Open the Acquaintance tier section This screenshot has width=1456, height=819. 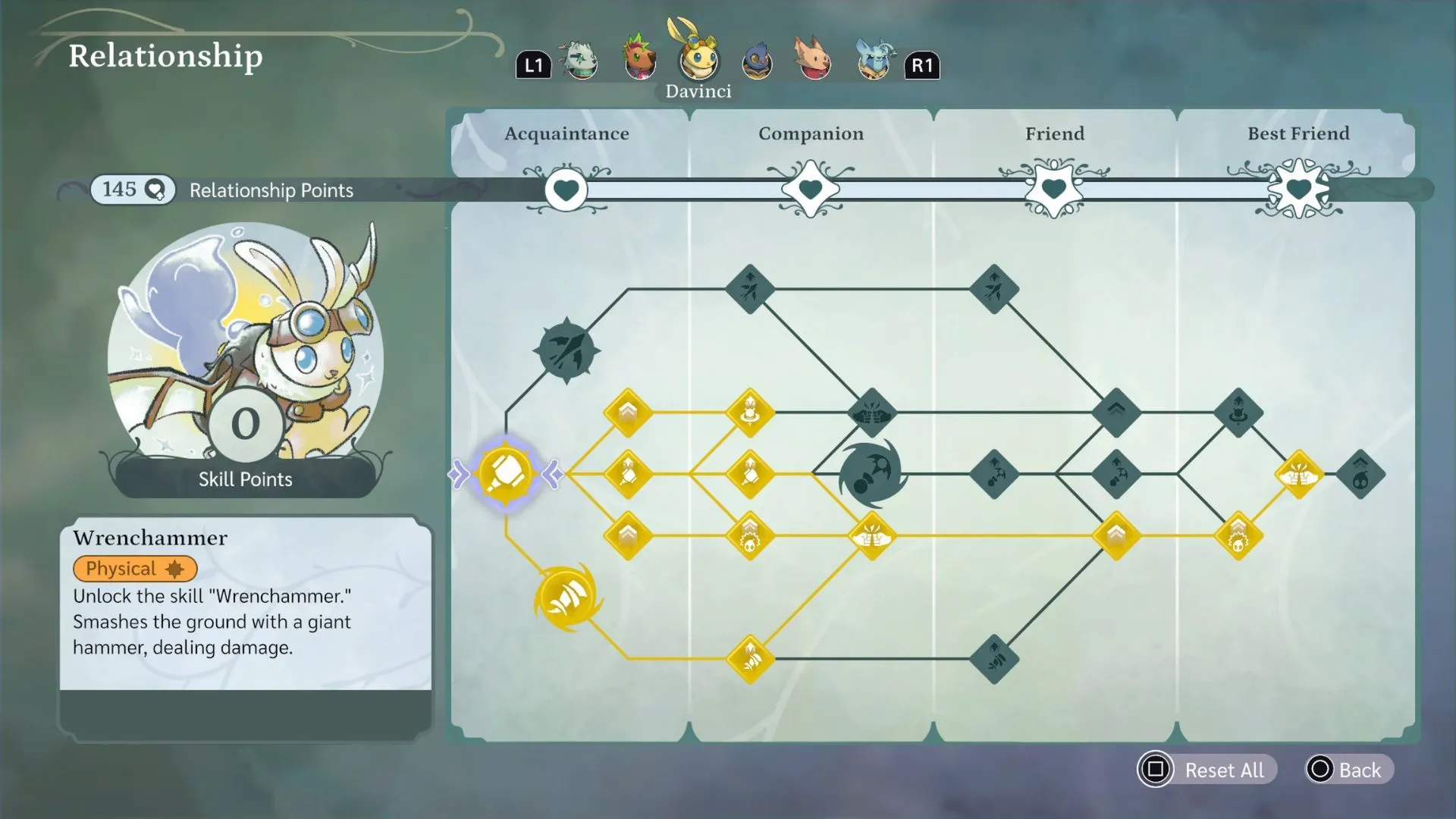[566, 133]
